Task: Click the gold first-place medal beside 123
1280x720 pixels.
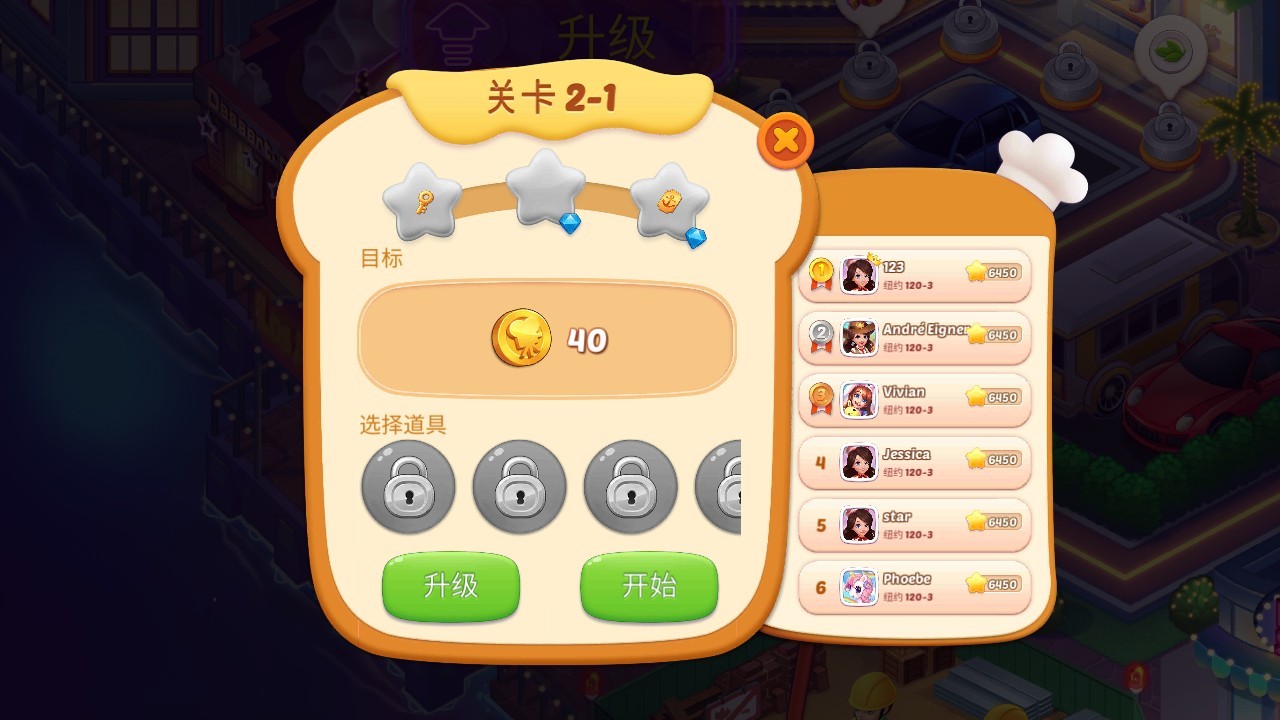Action: click(819, 272)
